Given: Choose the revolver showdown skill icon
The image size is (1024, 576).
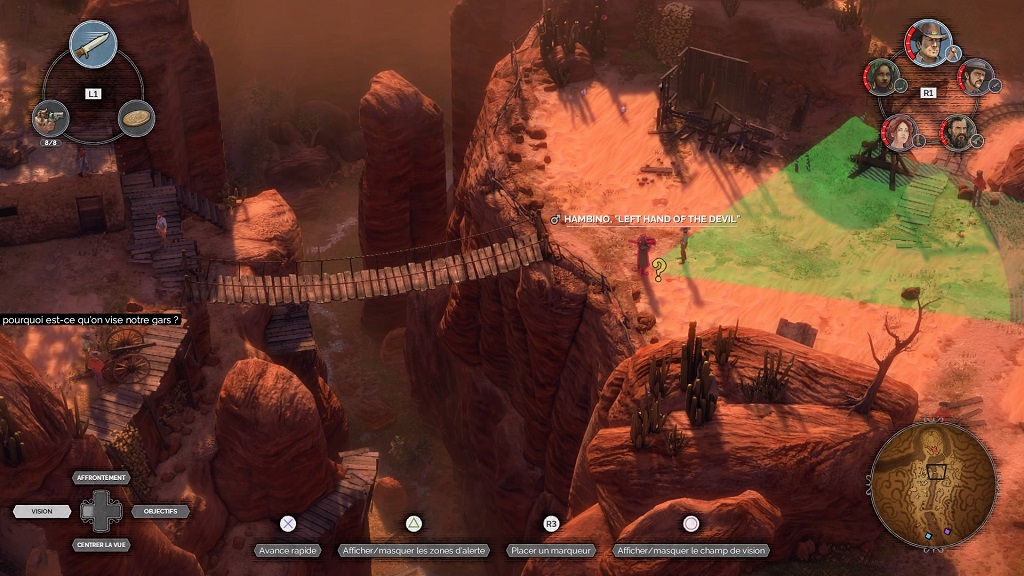Looking at the screenshot, I should pyautogui.click(x=49, y=118).
